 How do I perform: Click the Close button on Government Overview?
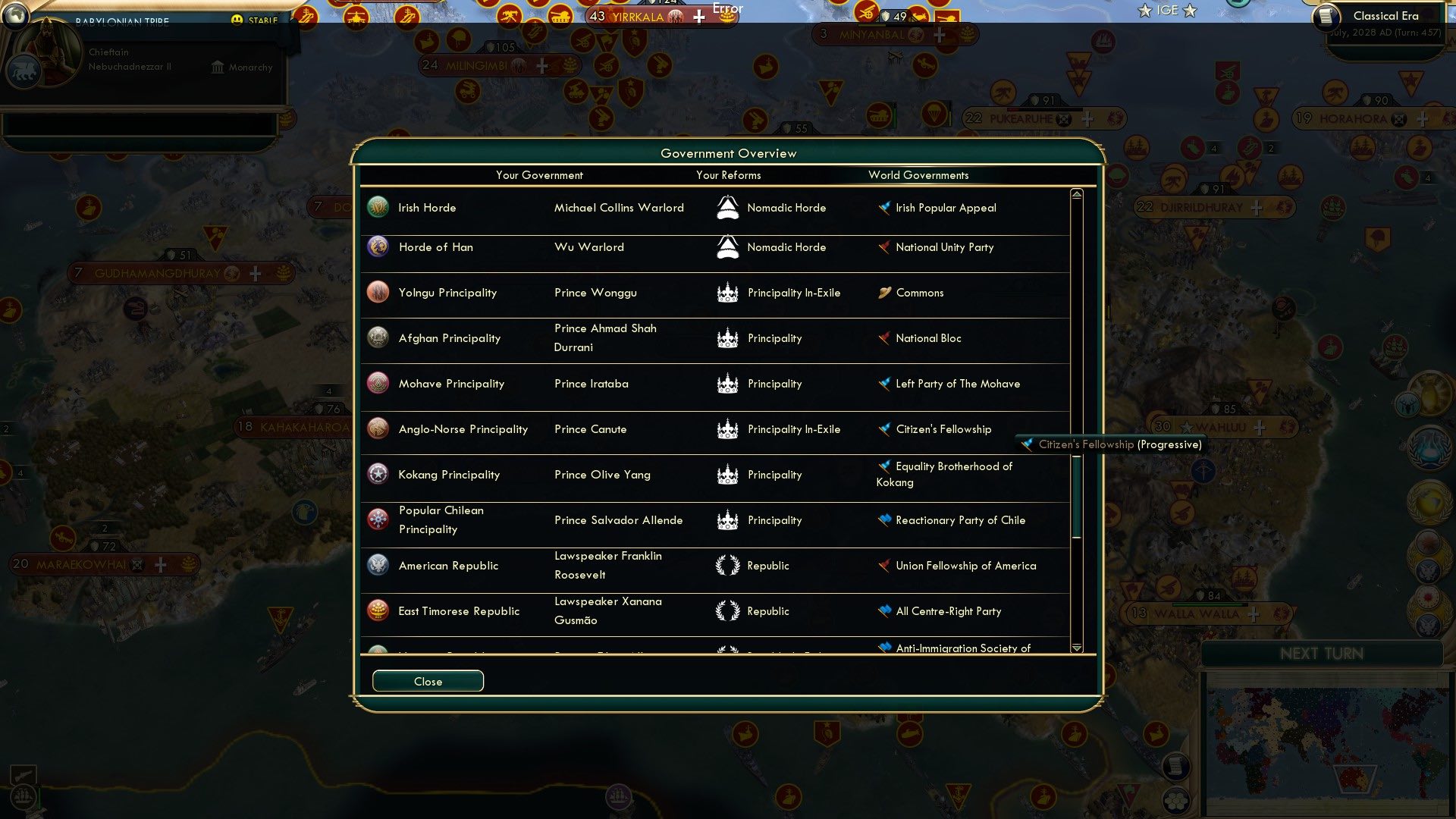coord(427,681)
